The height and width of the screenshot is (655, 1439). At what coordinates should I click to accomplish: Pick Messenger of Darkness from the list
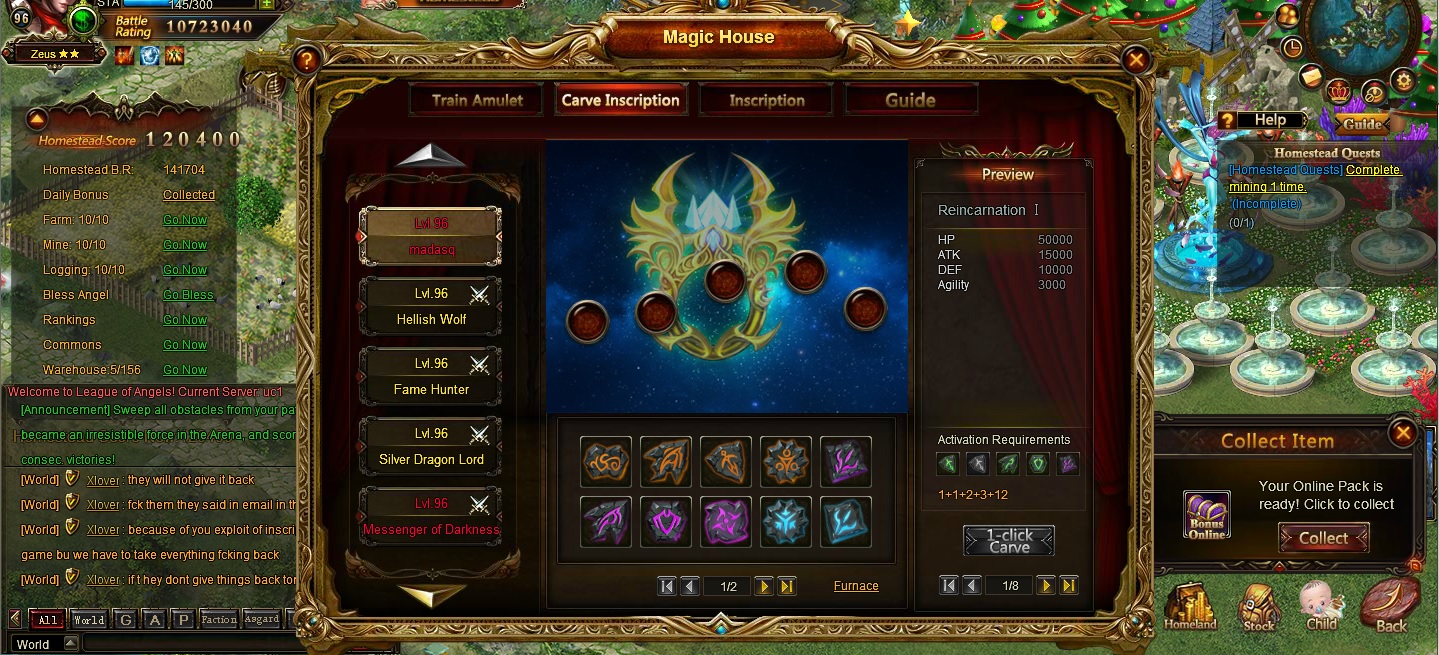tap(431, 517)
